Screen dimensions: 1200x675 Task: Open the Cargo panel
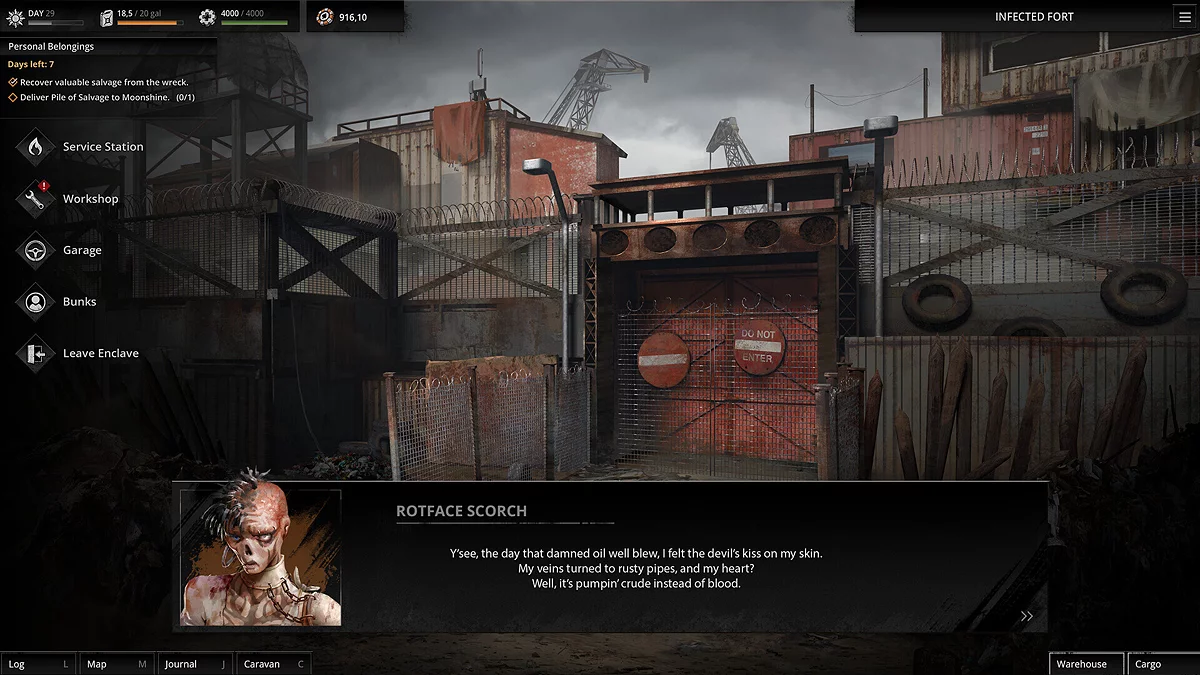tap(1161, 664)
